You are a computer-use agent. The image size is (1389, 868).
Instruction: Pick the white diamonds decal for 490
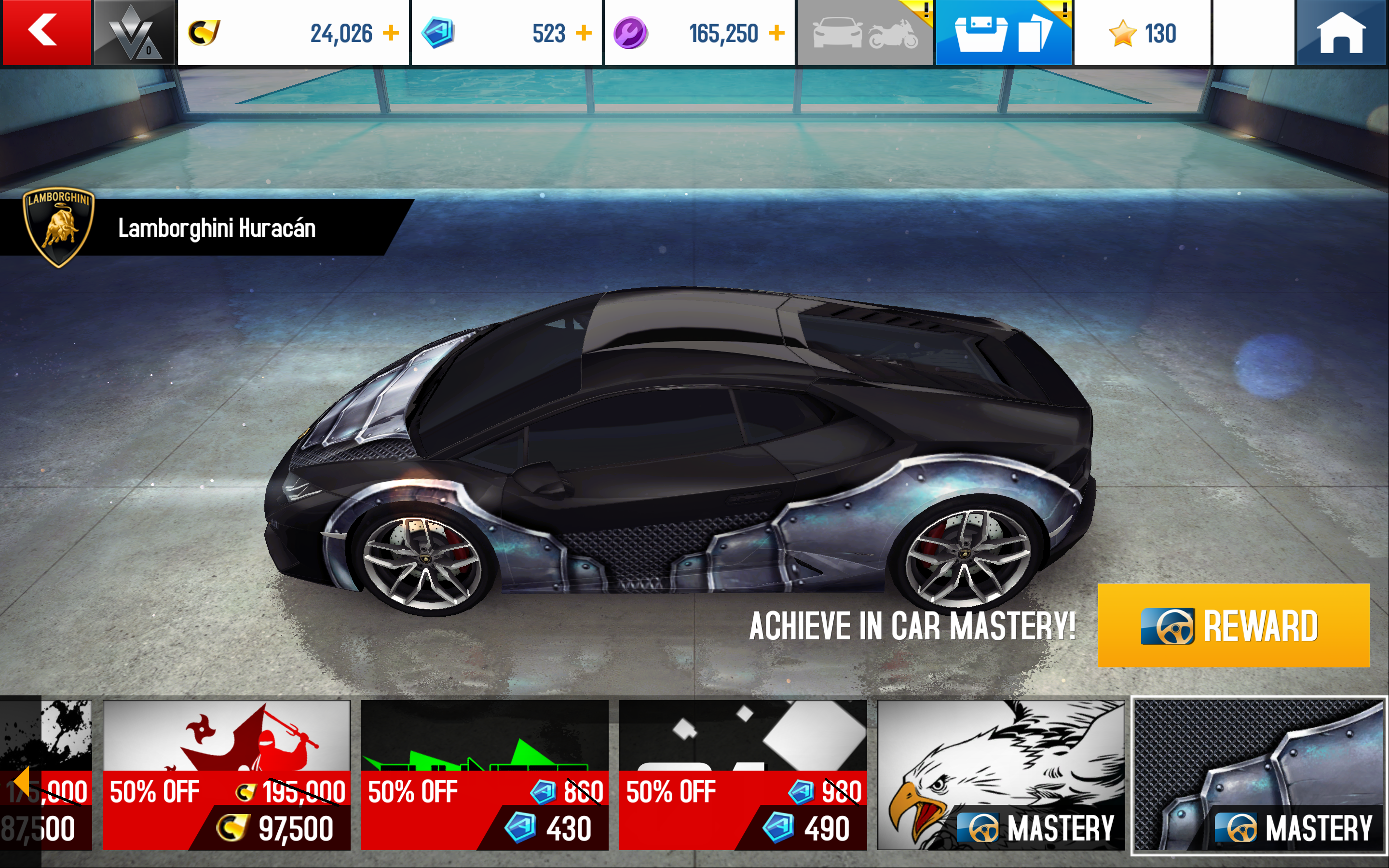click(x=742, y=774)
